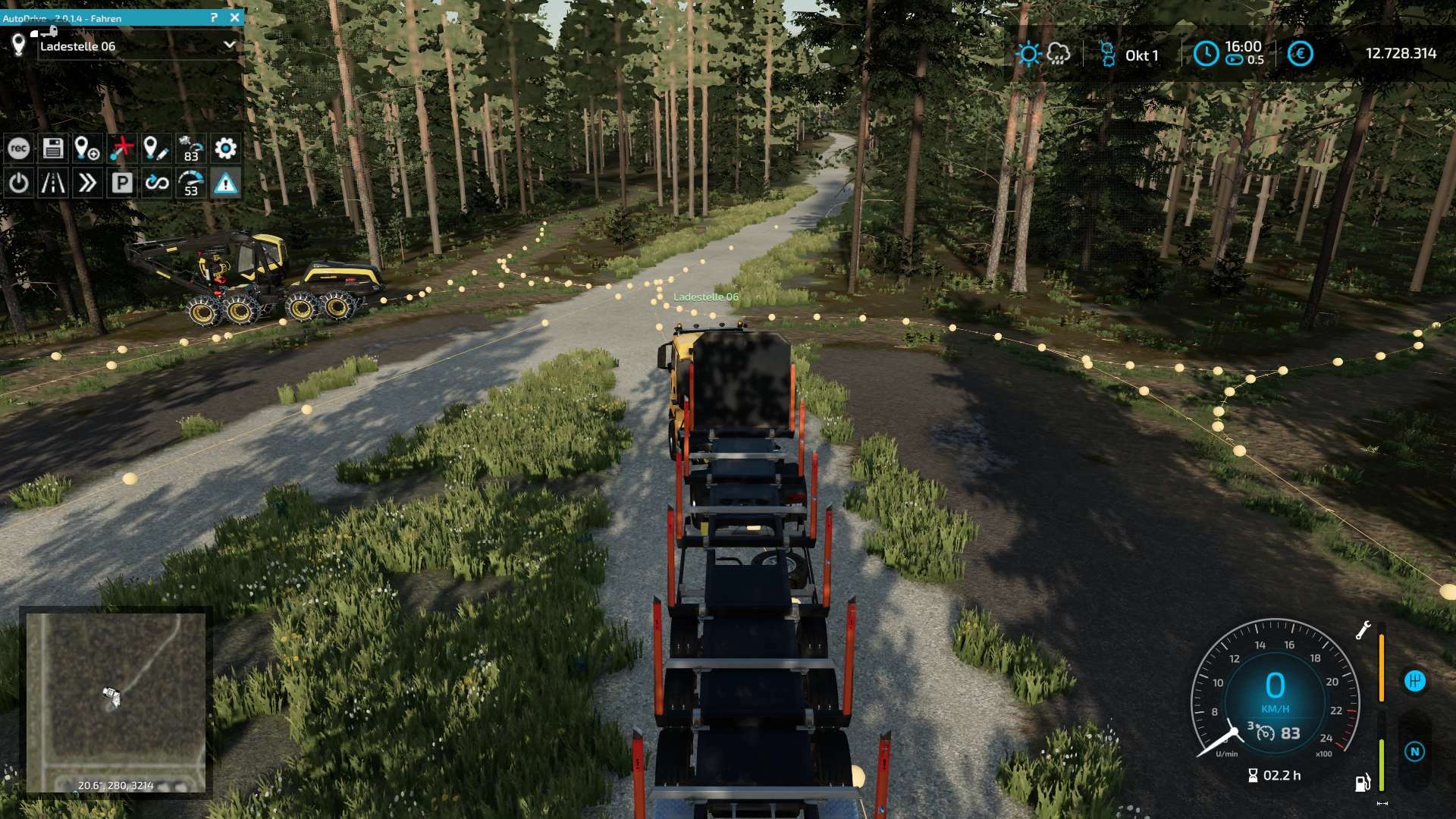The height and width of the screenshot is (819, 1456).
Task: Close the AutoDrive panel
Action: 234,17
